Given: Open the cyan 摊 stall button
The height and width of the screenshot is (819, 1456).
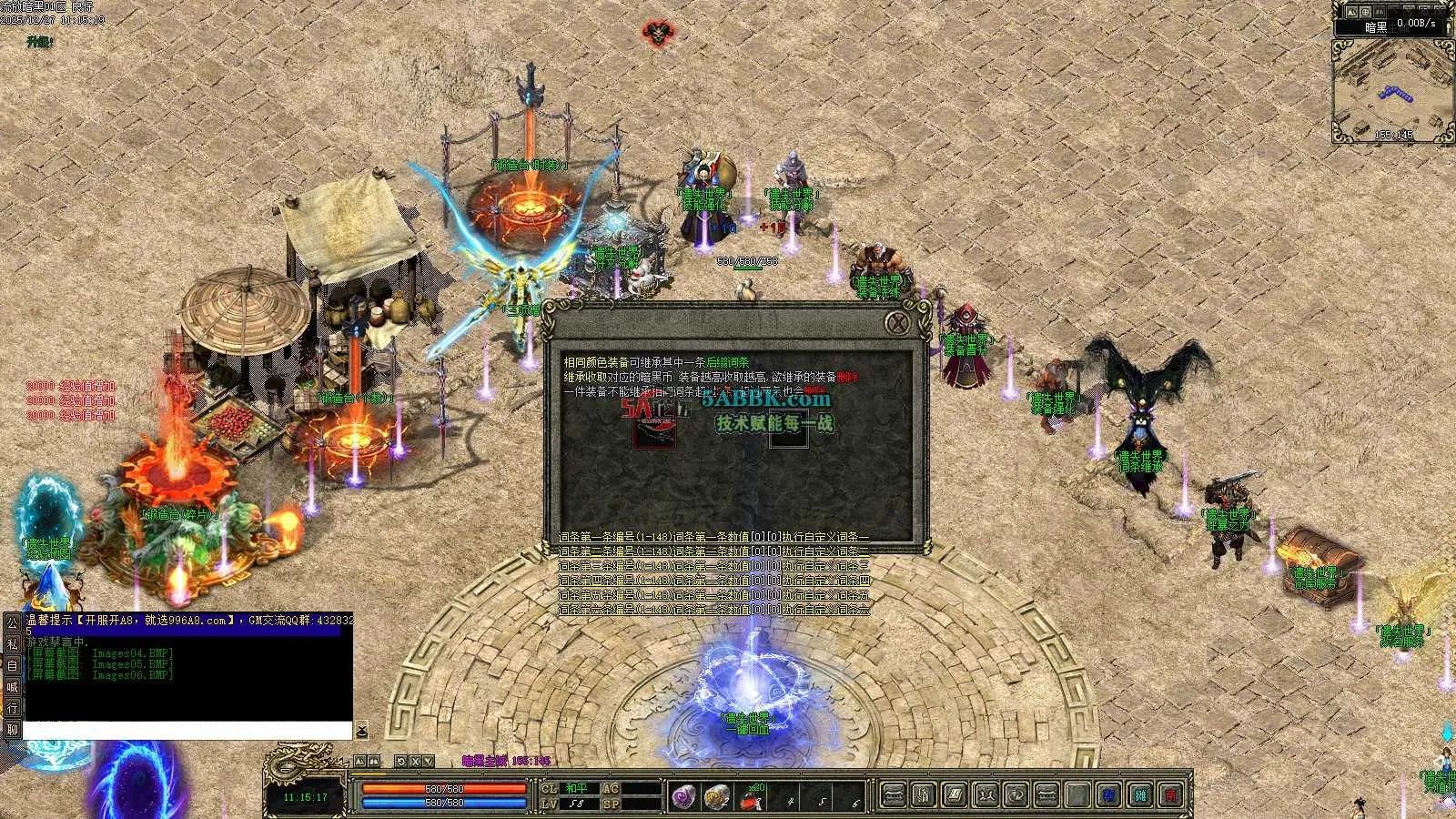Looking at the screenshot, I should (1140, 795).
